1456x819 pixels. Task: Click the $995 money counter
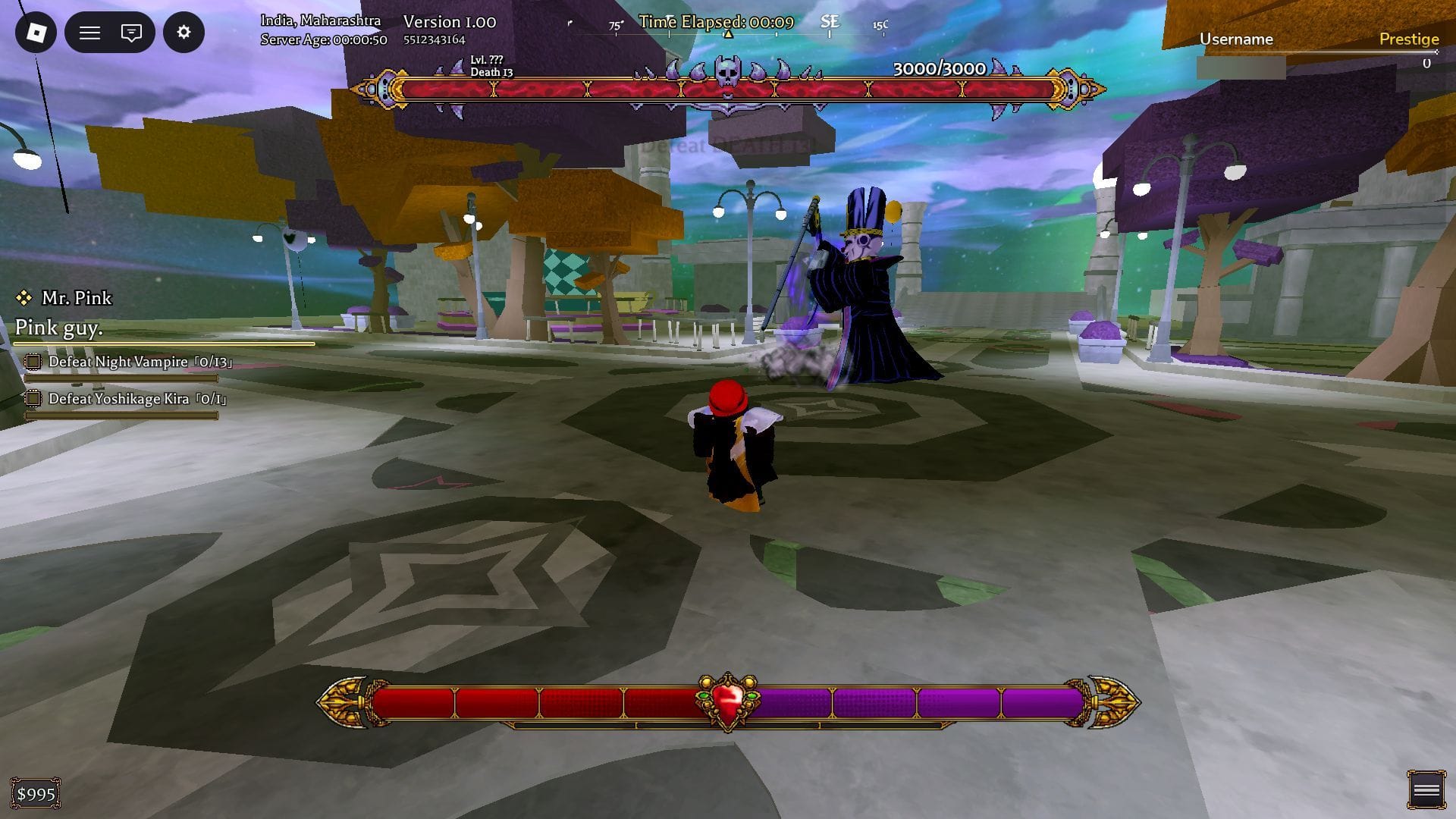tap(35, 792)
